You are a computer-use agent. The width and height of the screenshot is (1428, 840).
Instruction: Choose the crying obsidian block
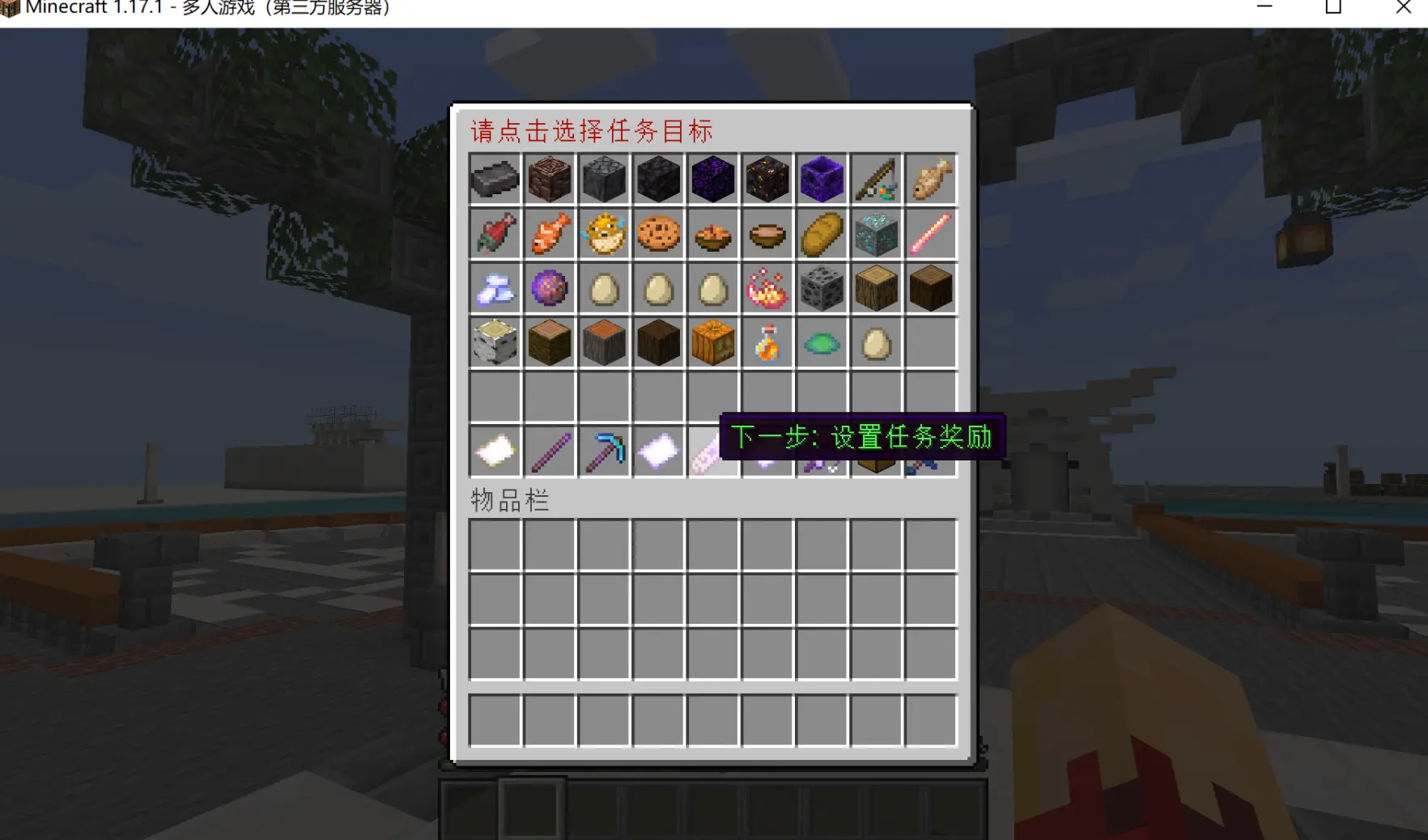click(713, 179)
